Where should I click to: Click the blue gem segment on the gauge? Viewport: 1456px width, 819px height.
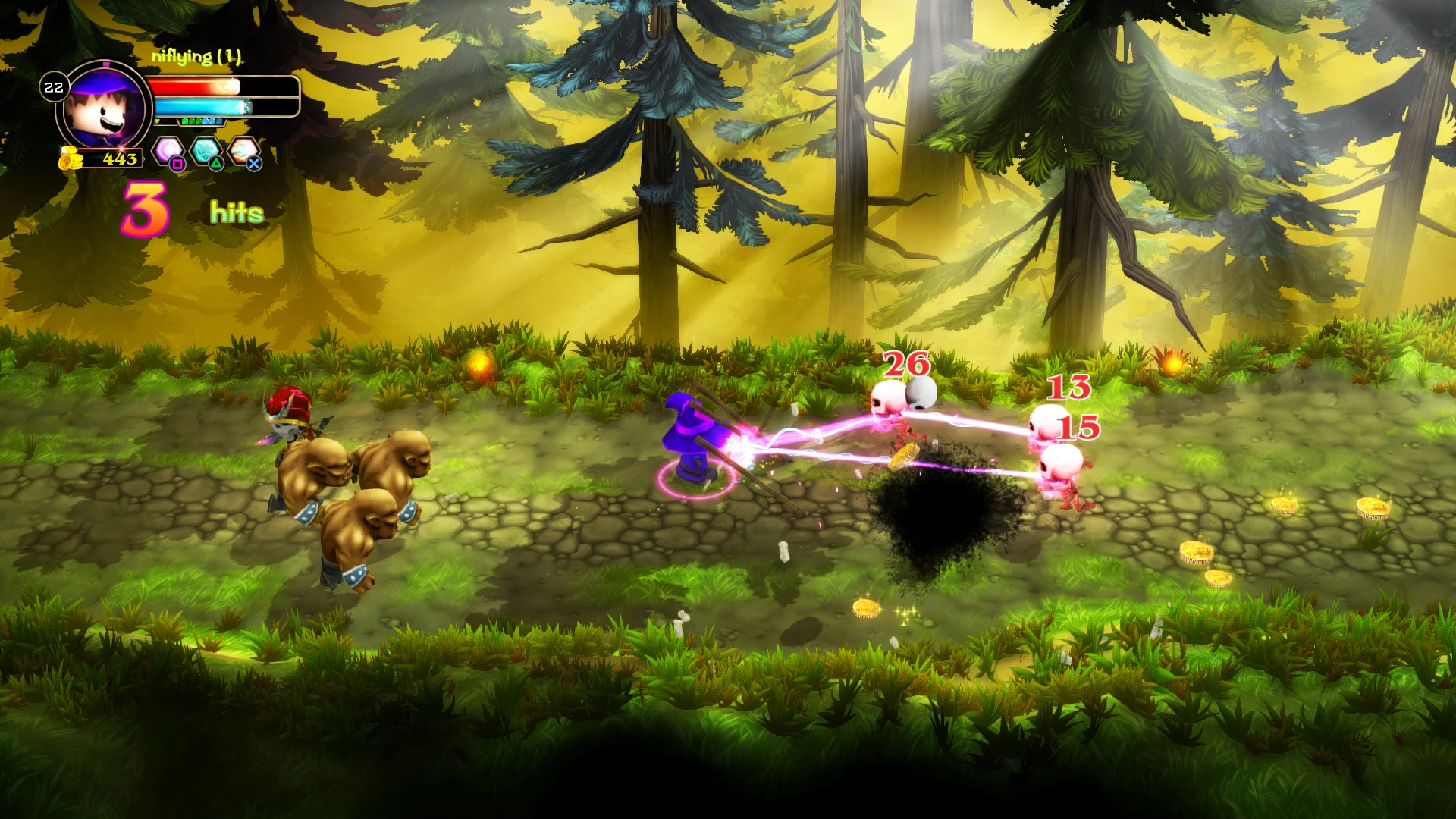click(x=212, y=121)
